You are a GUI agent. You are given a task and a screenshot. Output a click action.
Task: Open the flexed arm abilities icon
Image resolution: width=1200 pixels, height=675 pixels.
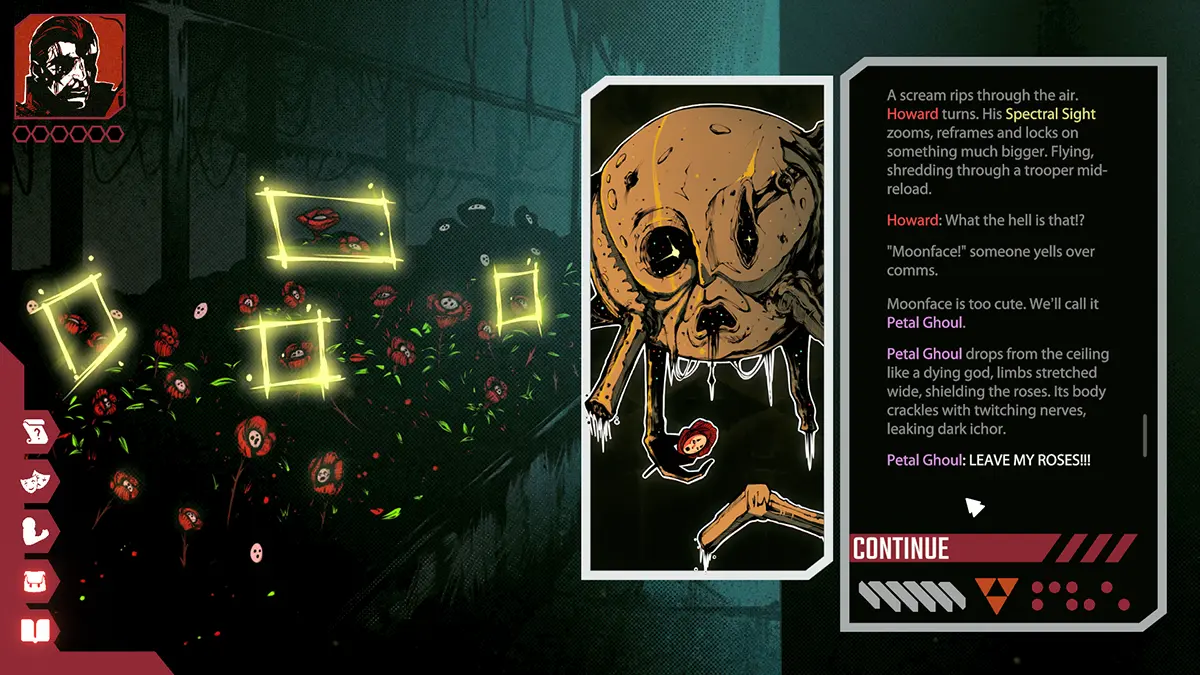tap(35, 531)
